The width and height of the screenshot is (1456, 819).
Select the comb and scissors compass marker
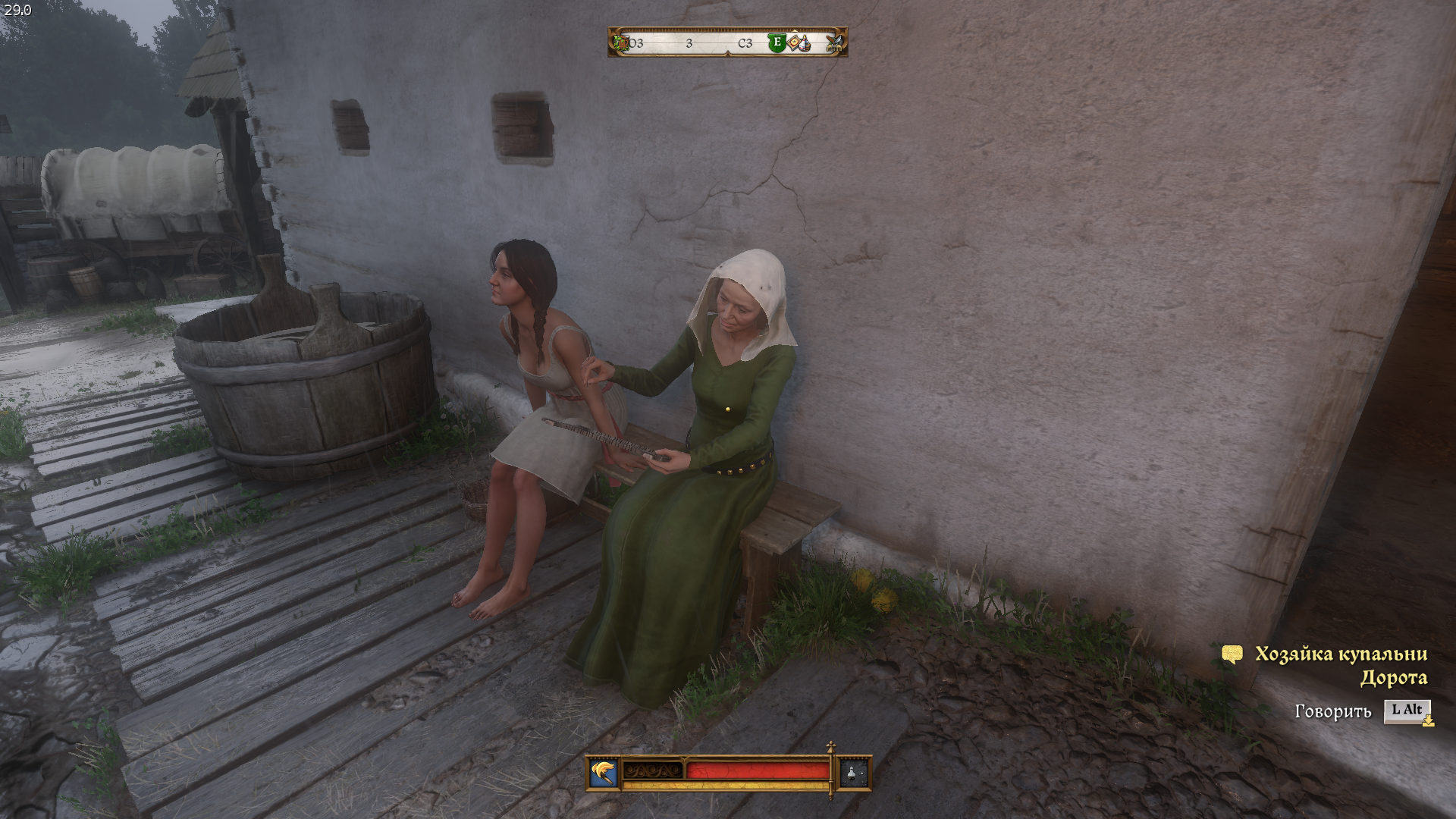(x=835, y=43)
